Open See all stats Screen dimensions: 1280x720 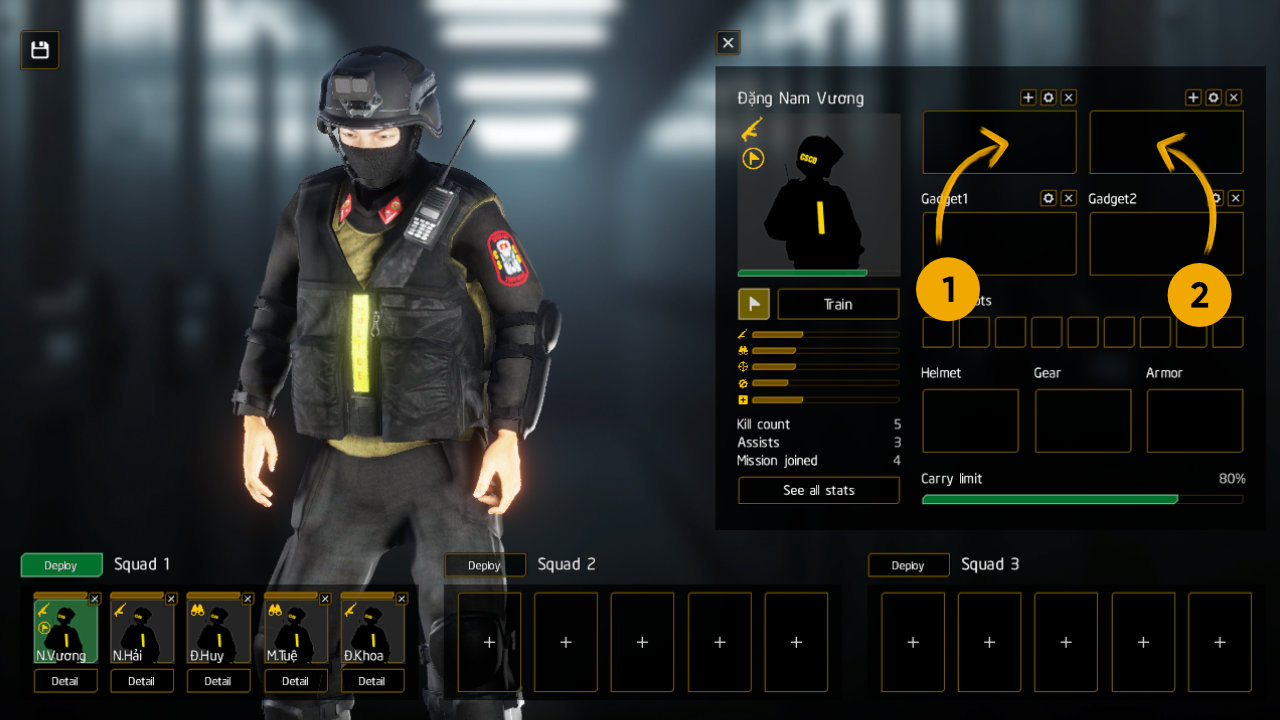(x=818, y=490)
